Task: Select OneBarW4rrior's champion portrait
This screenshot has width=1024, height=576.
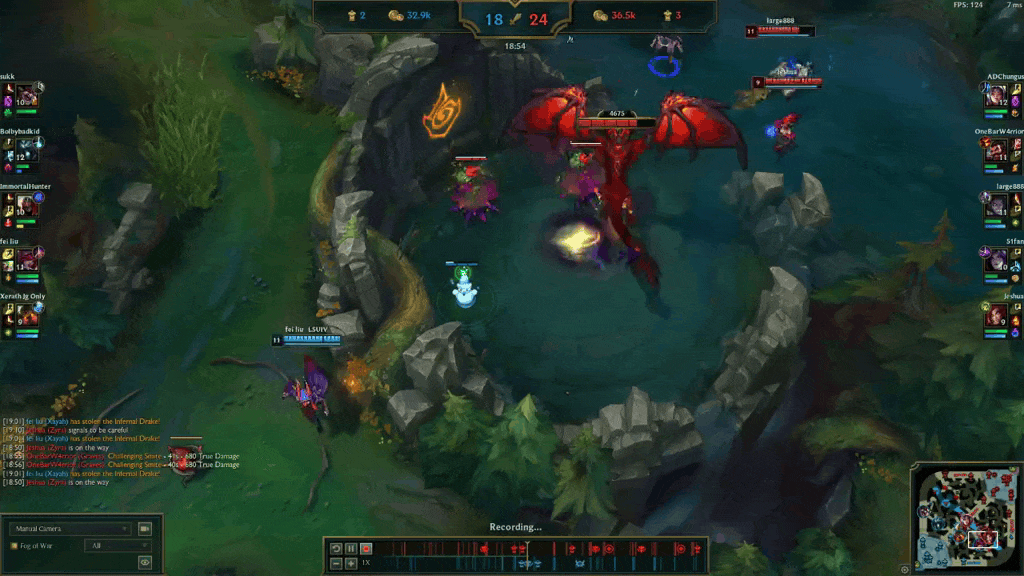Action: [997, 150]
